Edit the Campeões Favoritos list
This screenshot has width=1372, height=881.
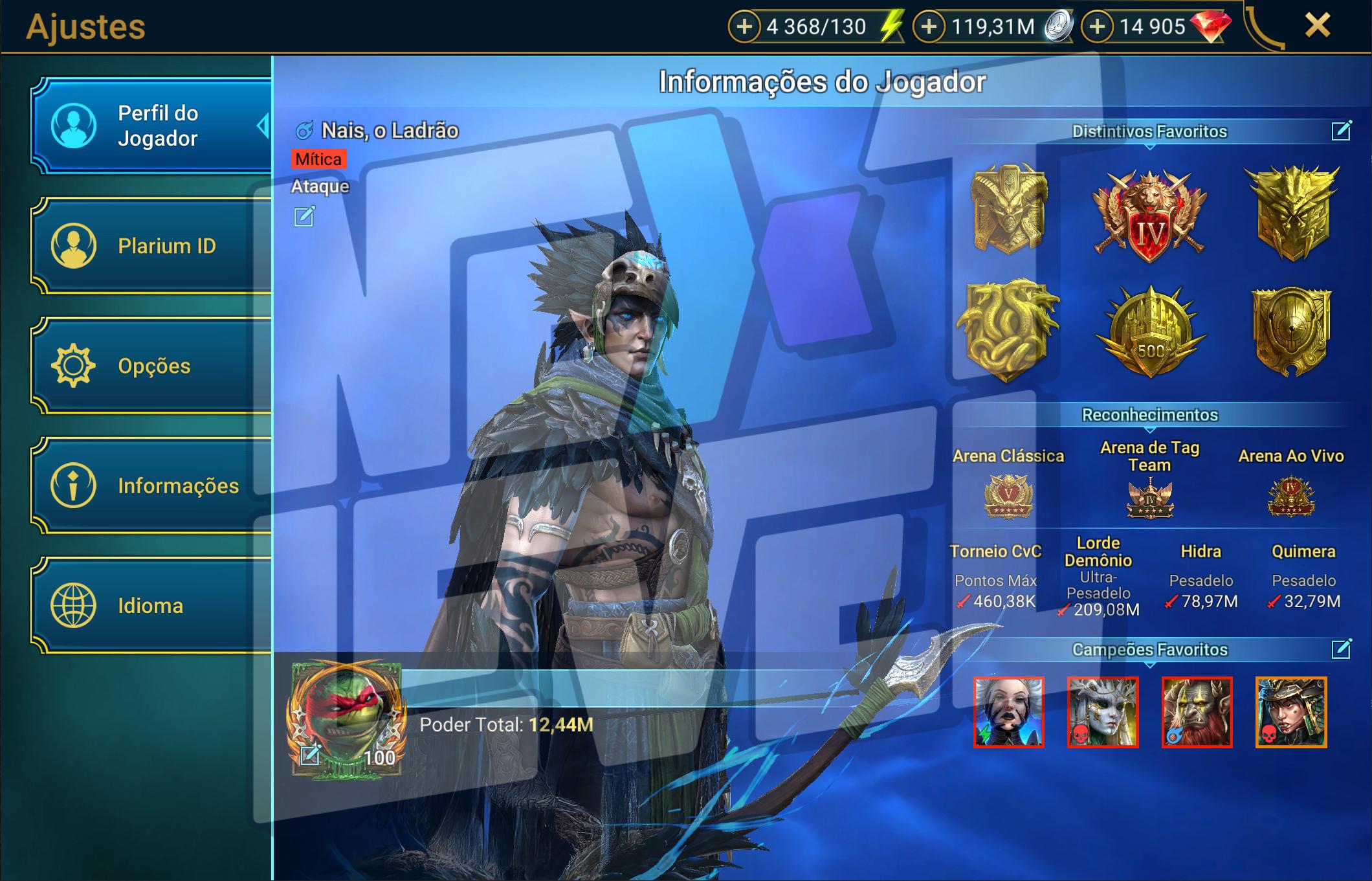[x=1341, y=649]
